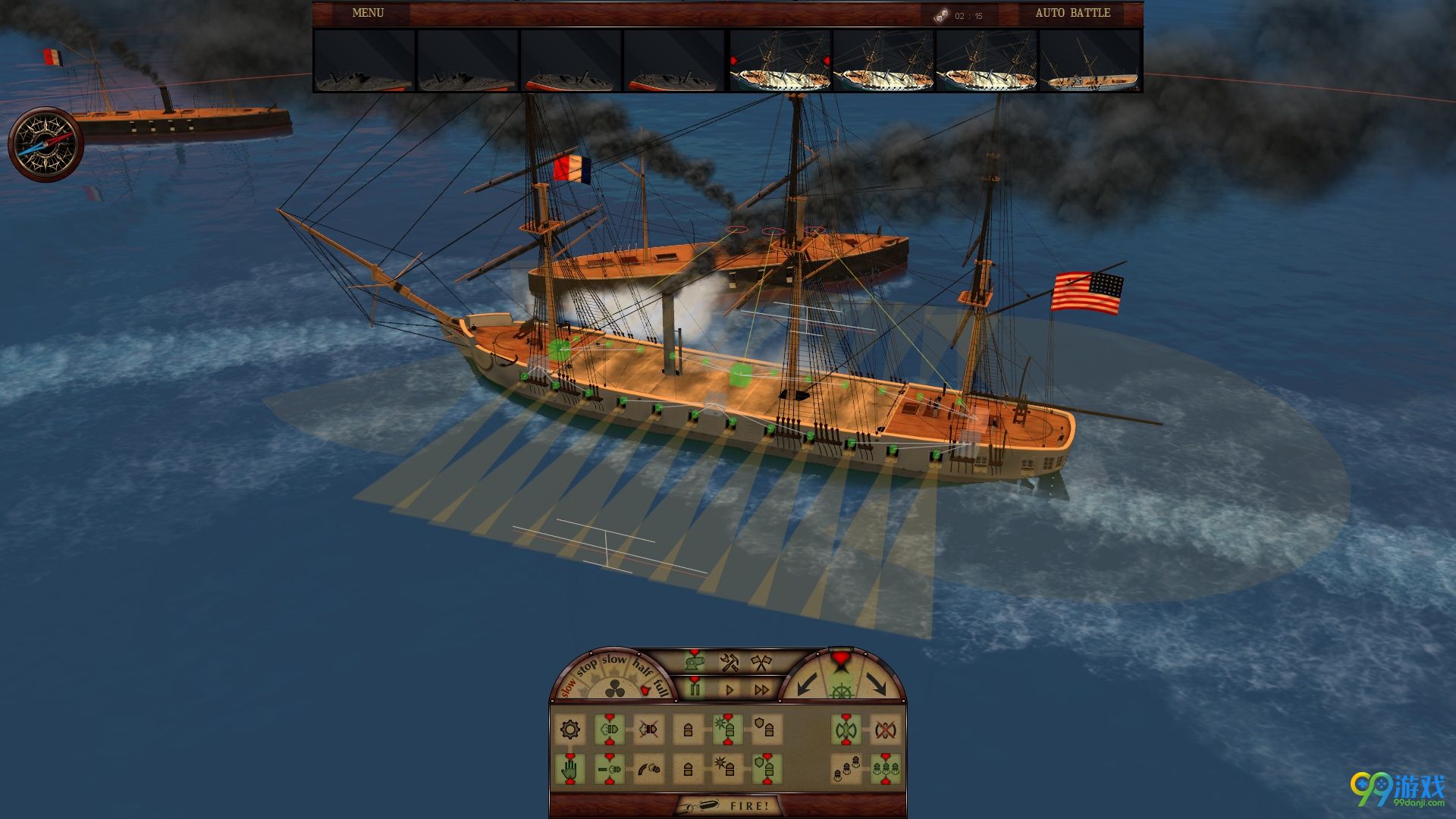Viewport: 1456px width, 819px height.
Task: Set engine speed to half
Action: click(x=642, y=669)
